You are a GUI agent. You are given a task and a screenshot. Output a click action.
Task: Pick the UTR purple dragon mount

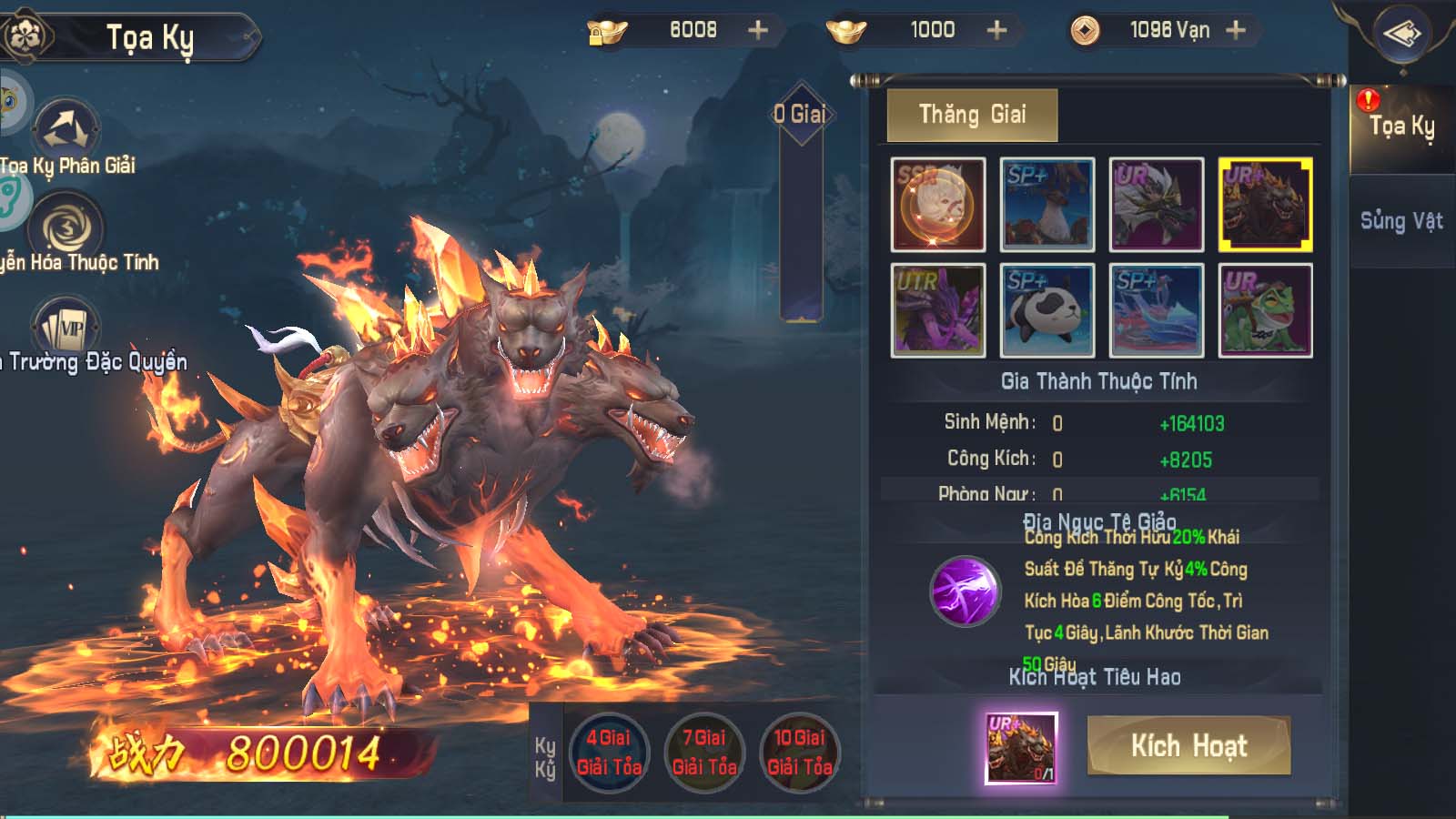(x=938, y=310)
